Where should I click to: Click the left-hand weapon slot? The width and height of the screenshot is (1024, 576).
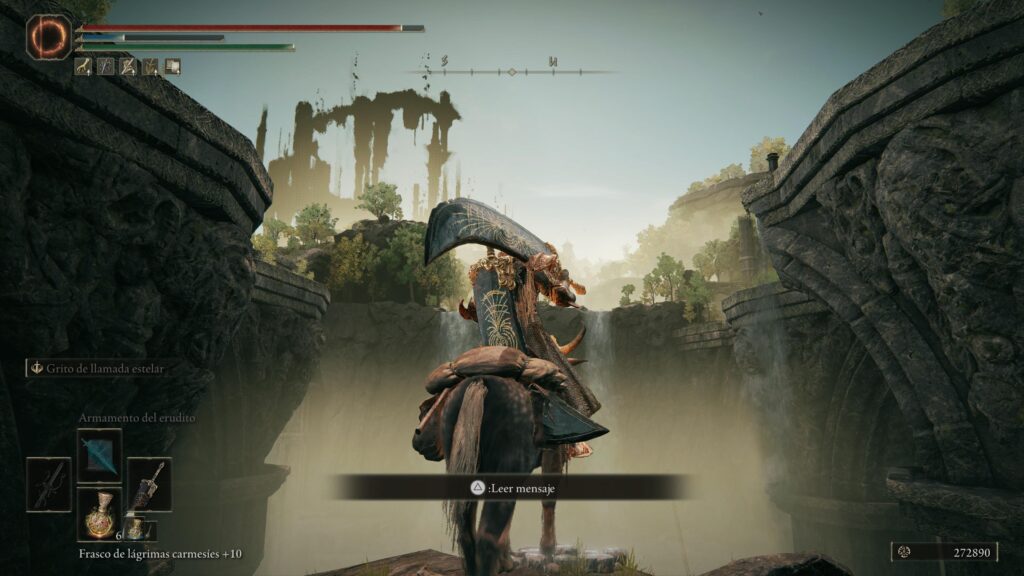tap(49, 484)
